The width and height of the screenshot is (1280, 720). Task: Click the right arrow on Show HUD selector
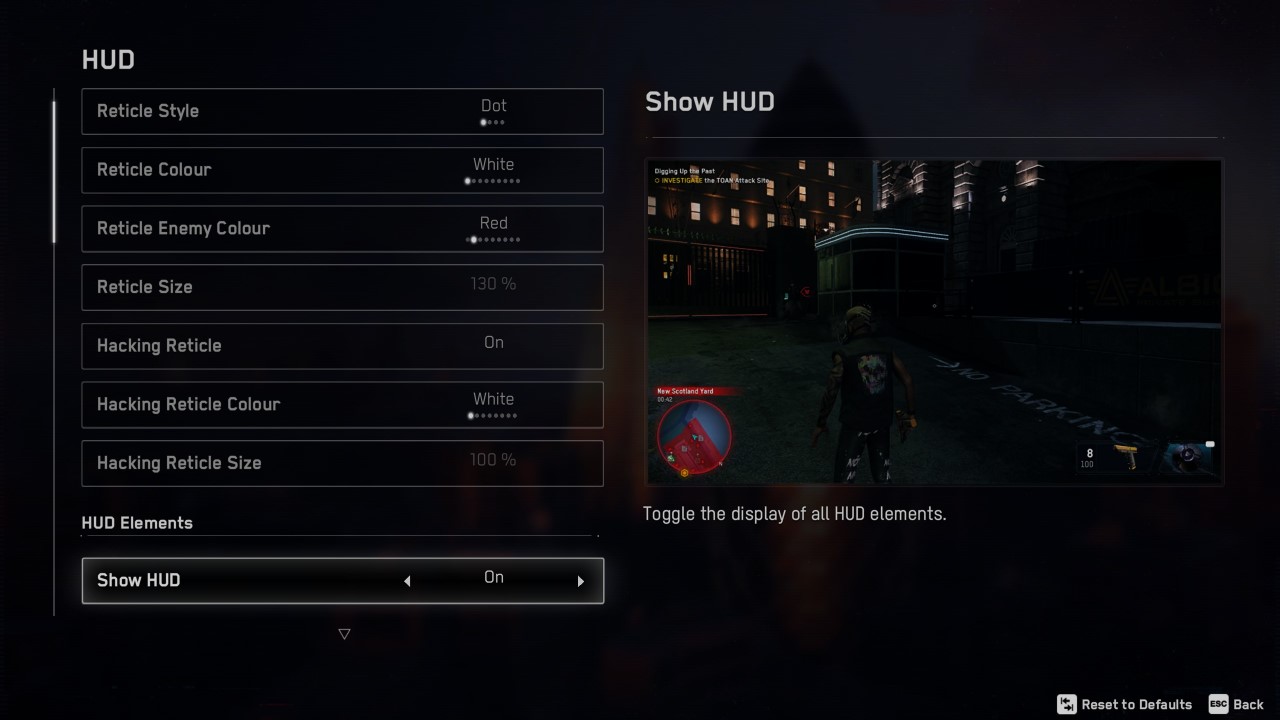[x=580, y=580]
